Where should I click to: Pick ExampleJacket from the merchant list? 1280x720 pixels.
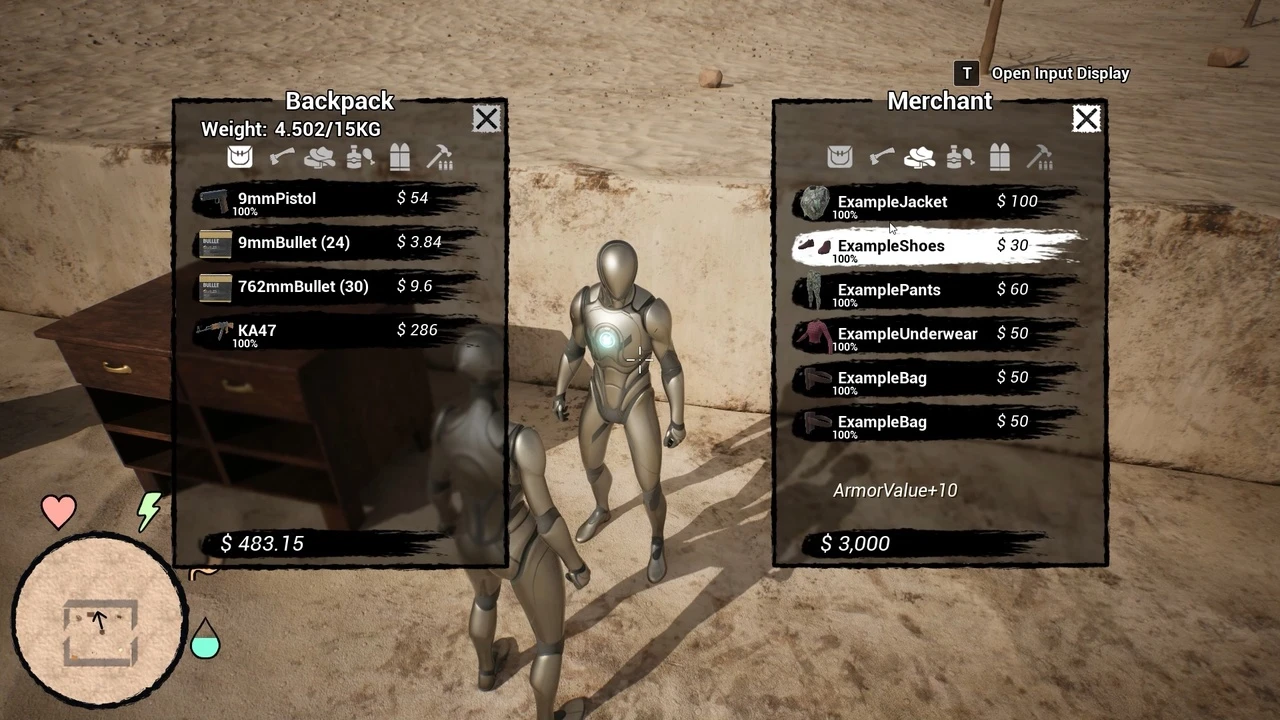click(935, 203)
